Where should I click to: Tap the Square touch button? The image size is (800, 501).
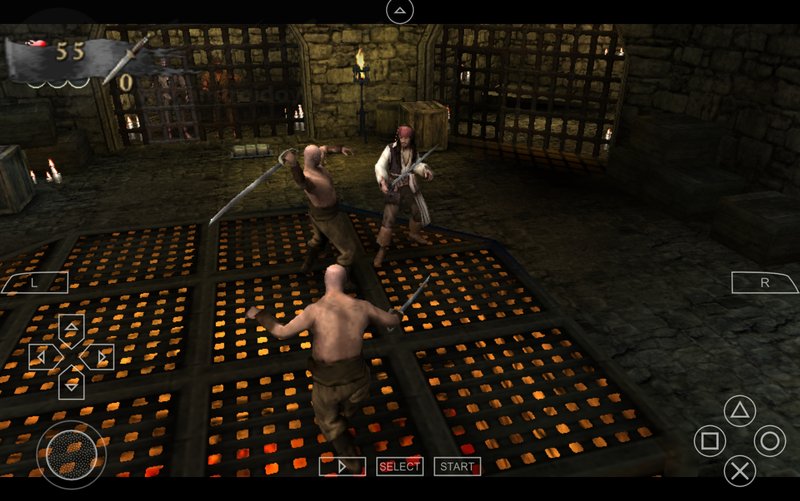[709, 441]
